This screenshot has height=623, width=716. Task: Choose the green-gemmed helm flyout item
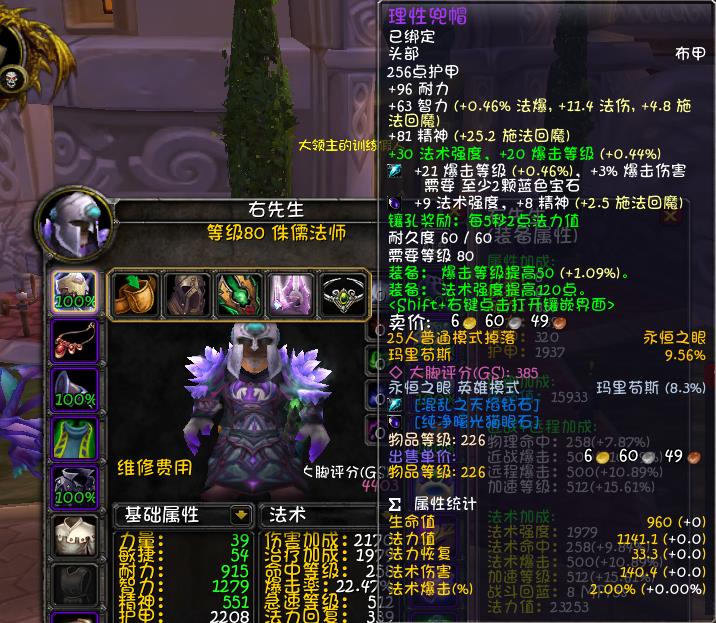[x=240, y=294]
